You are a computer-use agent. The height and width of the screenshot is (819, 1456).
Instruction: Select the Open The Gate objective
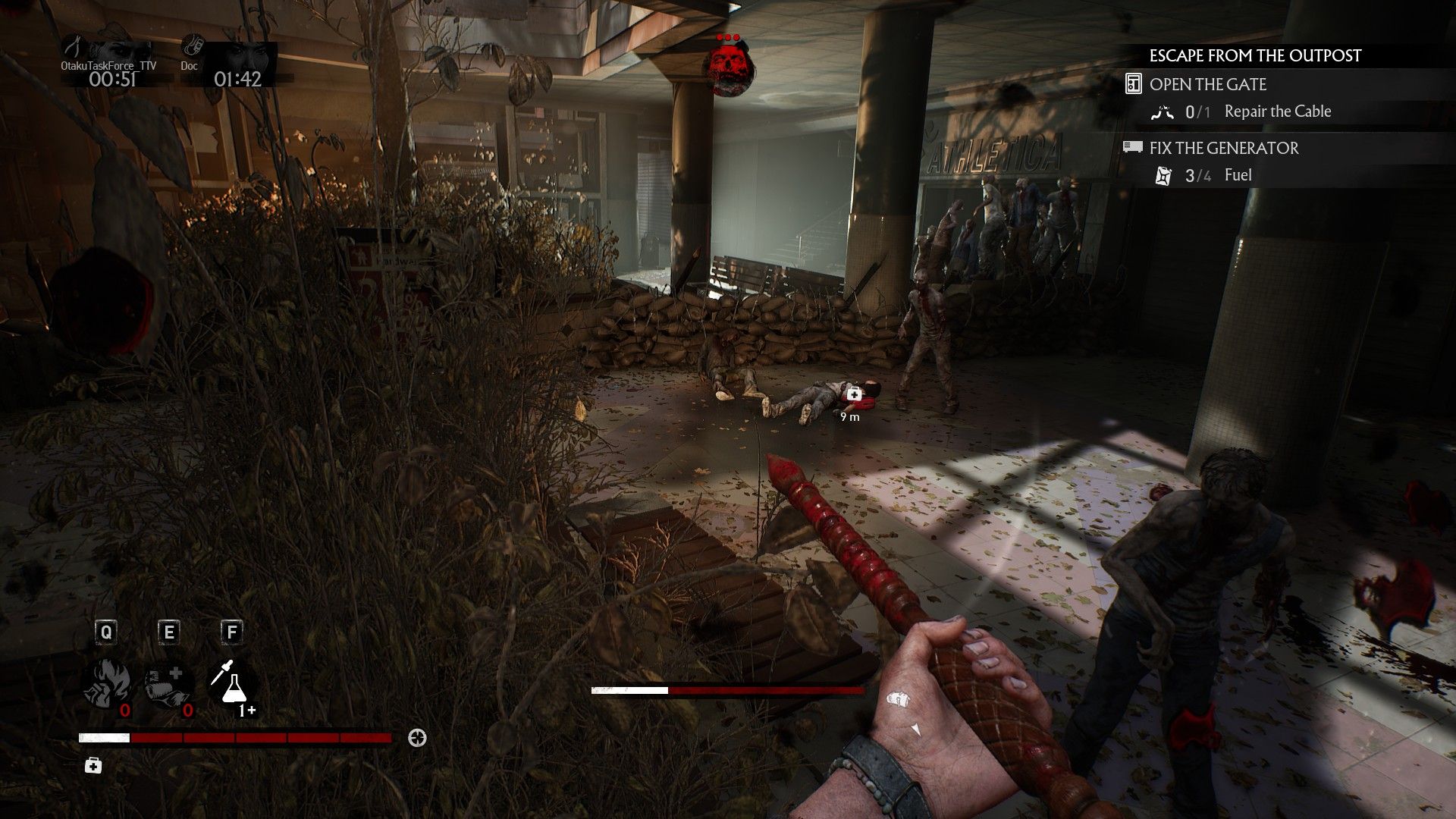(x=1207, y=84)
